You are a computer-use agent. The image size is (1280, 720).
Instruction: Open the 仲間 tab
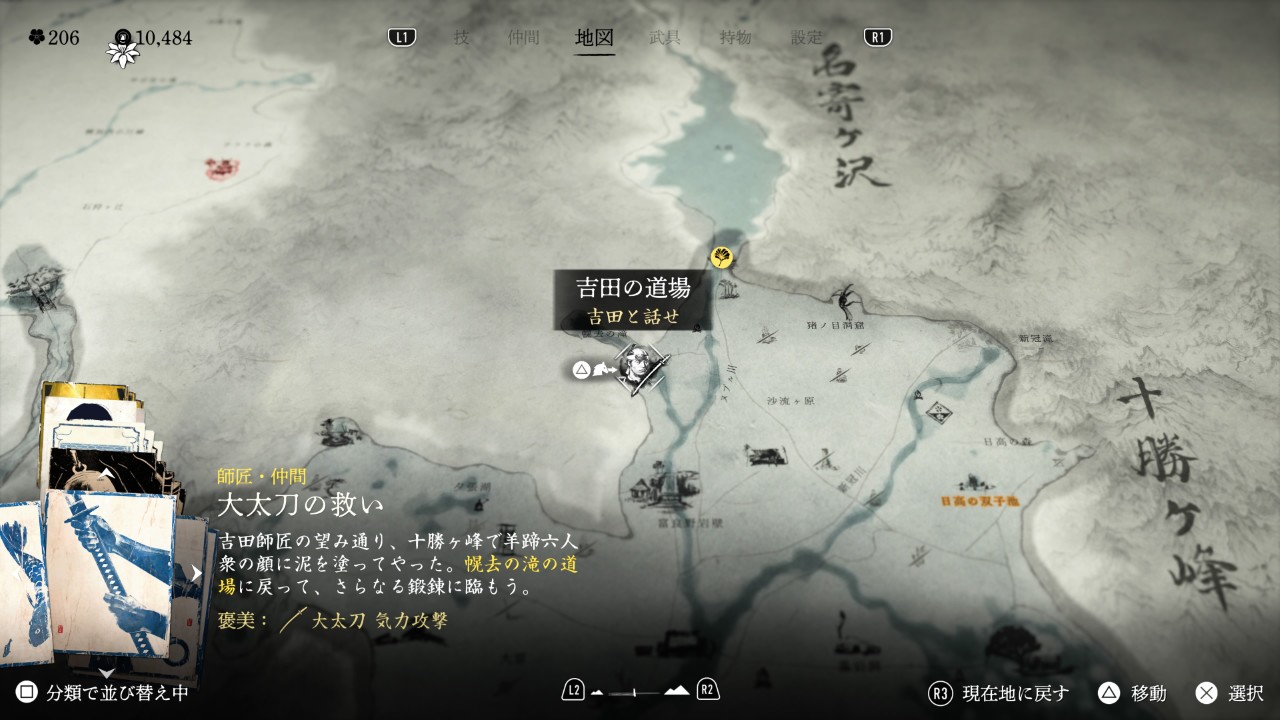tap(523, 38)
